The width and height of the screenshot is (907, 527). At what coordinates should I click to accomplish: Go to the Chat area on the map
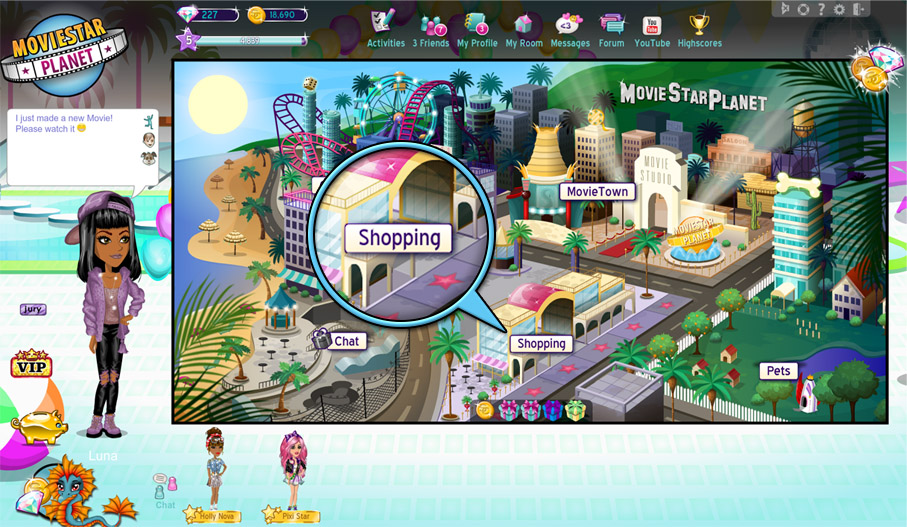[x=346, y=341]
